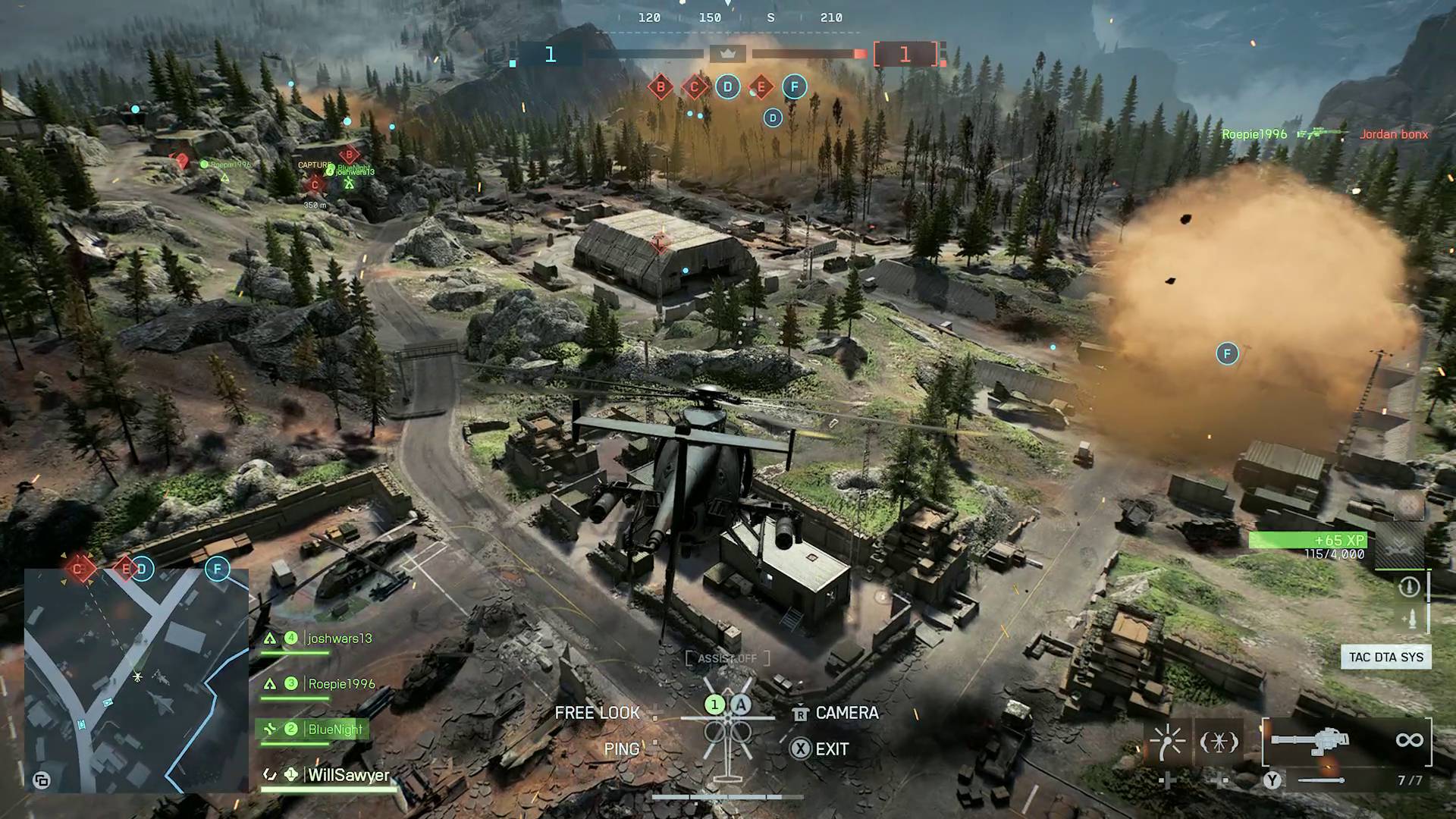The image size is (1456, 819).
Task: Select objective D marker at the top
Action: pos(727,86)
